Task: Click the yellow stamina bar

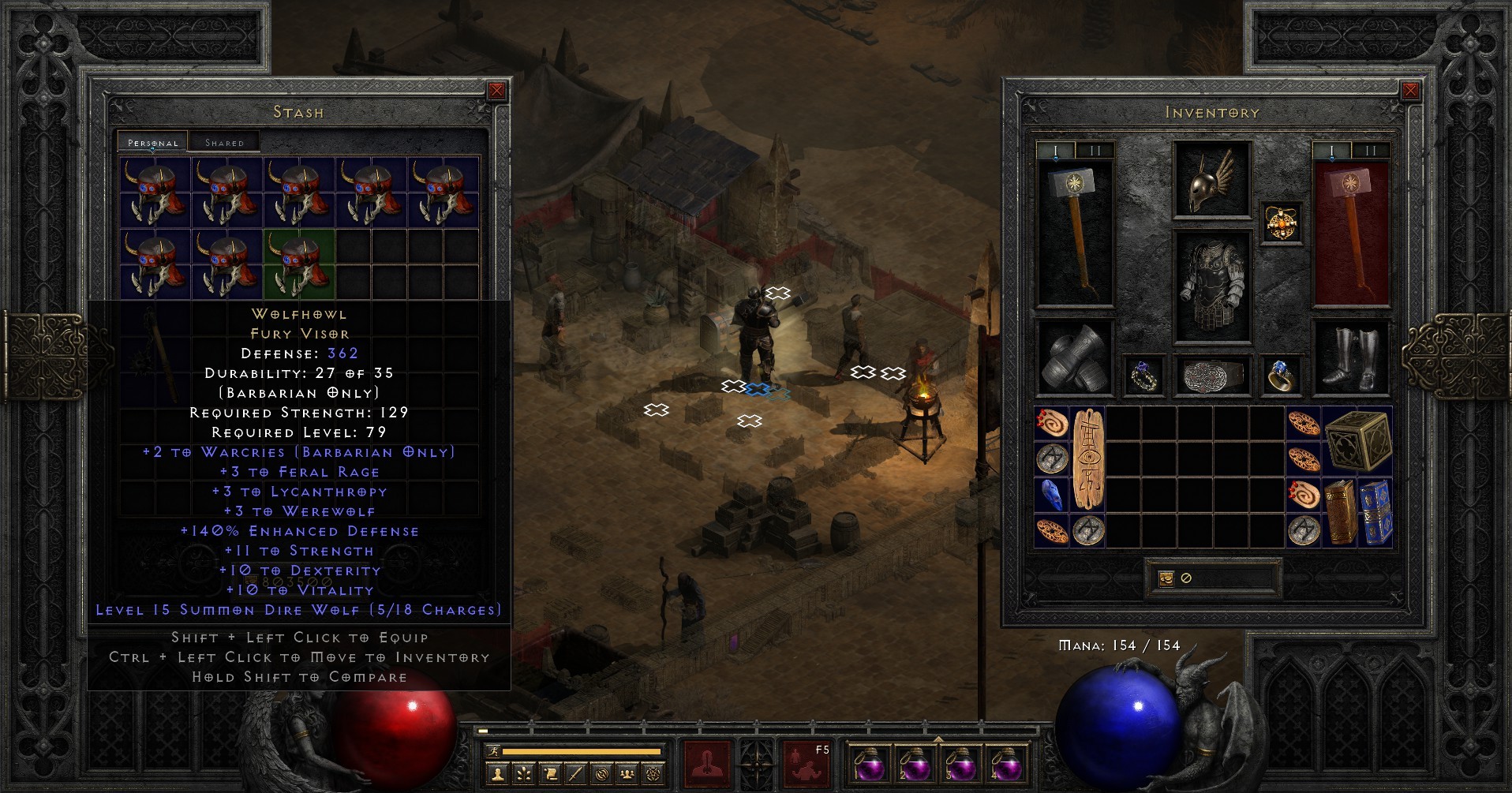Action: (582, 750)
